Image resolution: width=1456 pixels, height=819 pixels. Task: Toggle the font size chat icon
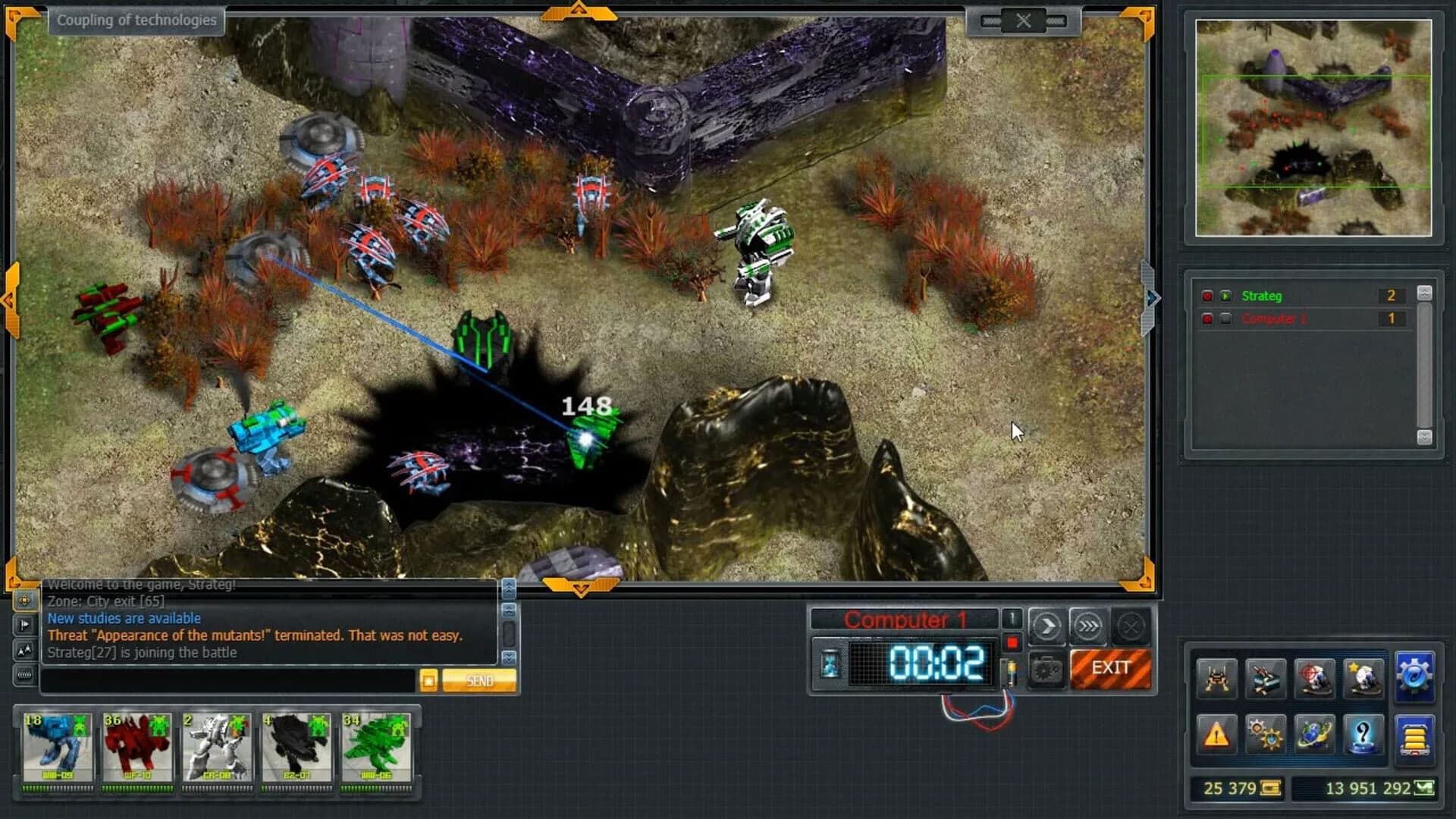click(26, 648)
